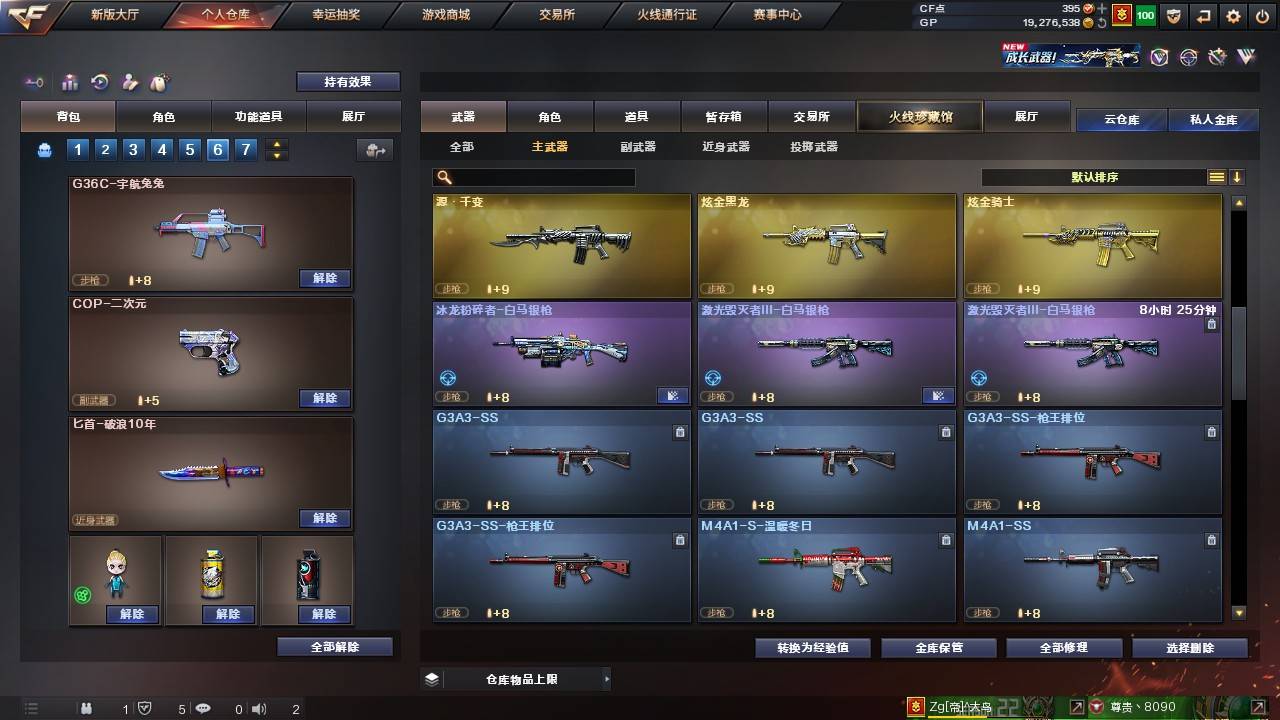Click the settings gear icon at top right

coord(1232,17)
